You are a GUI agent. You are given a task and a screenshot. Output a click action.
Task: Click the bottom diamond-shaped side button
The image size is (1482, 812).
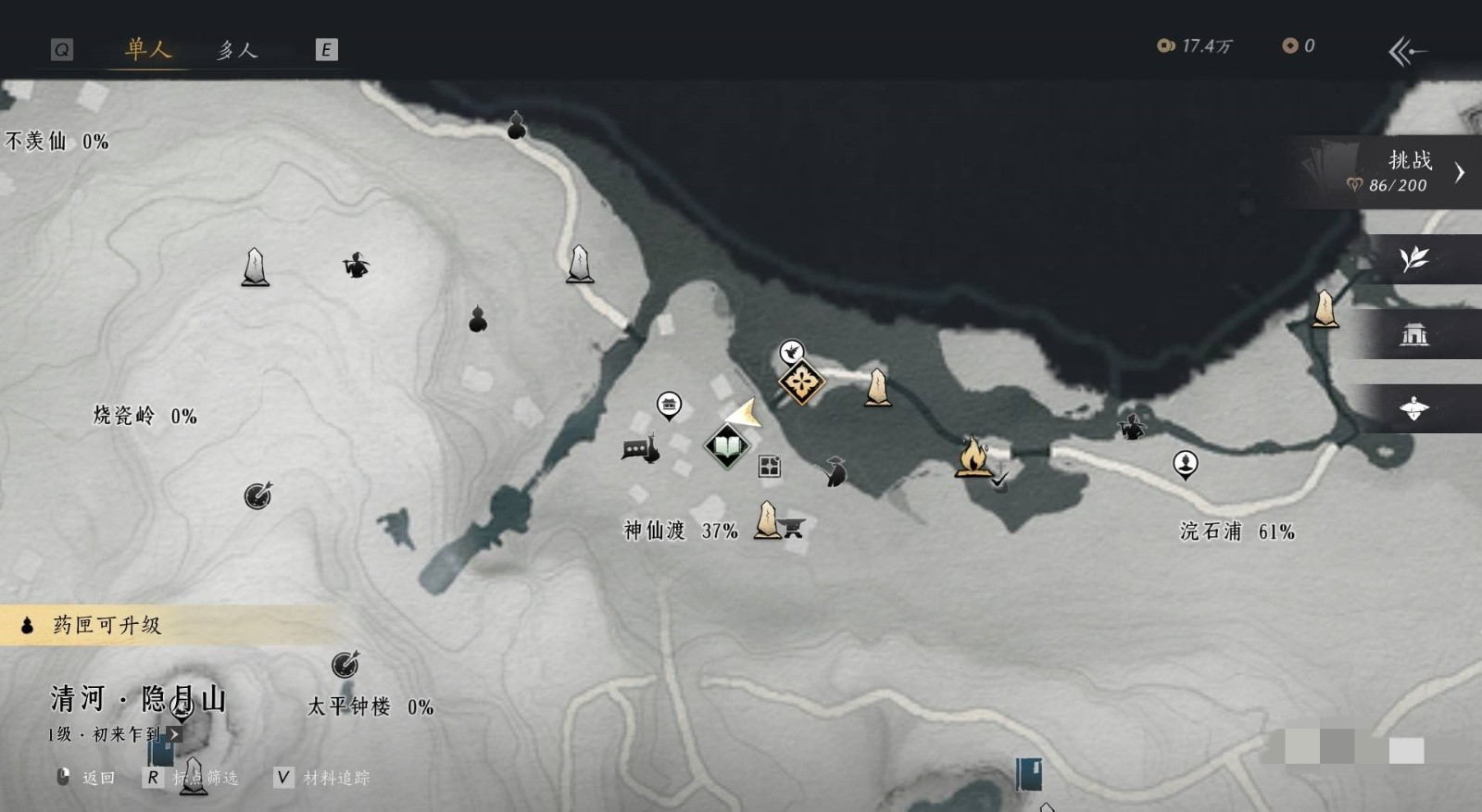coord(1414,408)
